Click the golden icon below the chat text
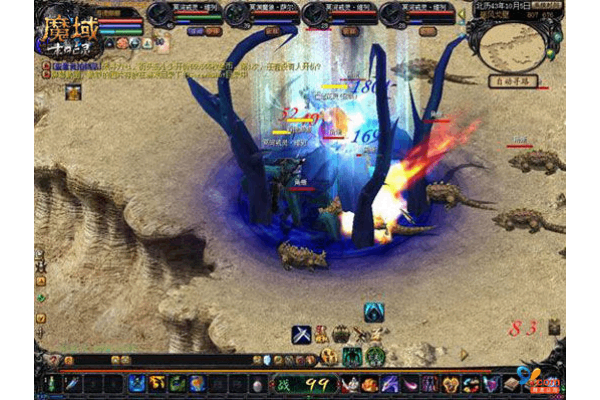 72,92
